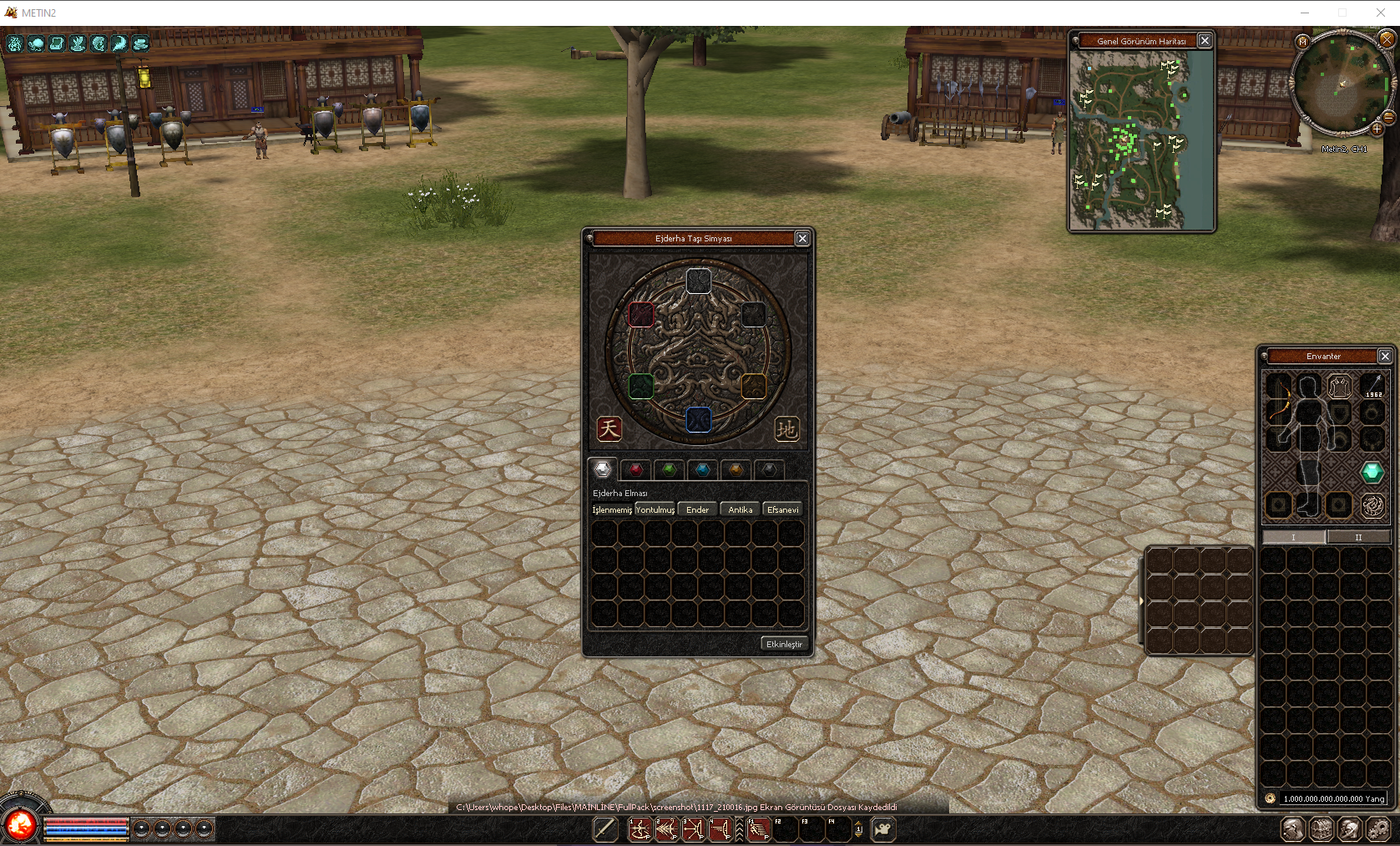Select the red ruby gem tab
The width and height of the screenshot is (1400, 846).
click(635, 470)
